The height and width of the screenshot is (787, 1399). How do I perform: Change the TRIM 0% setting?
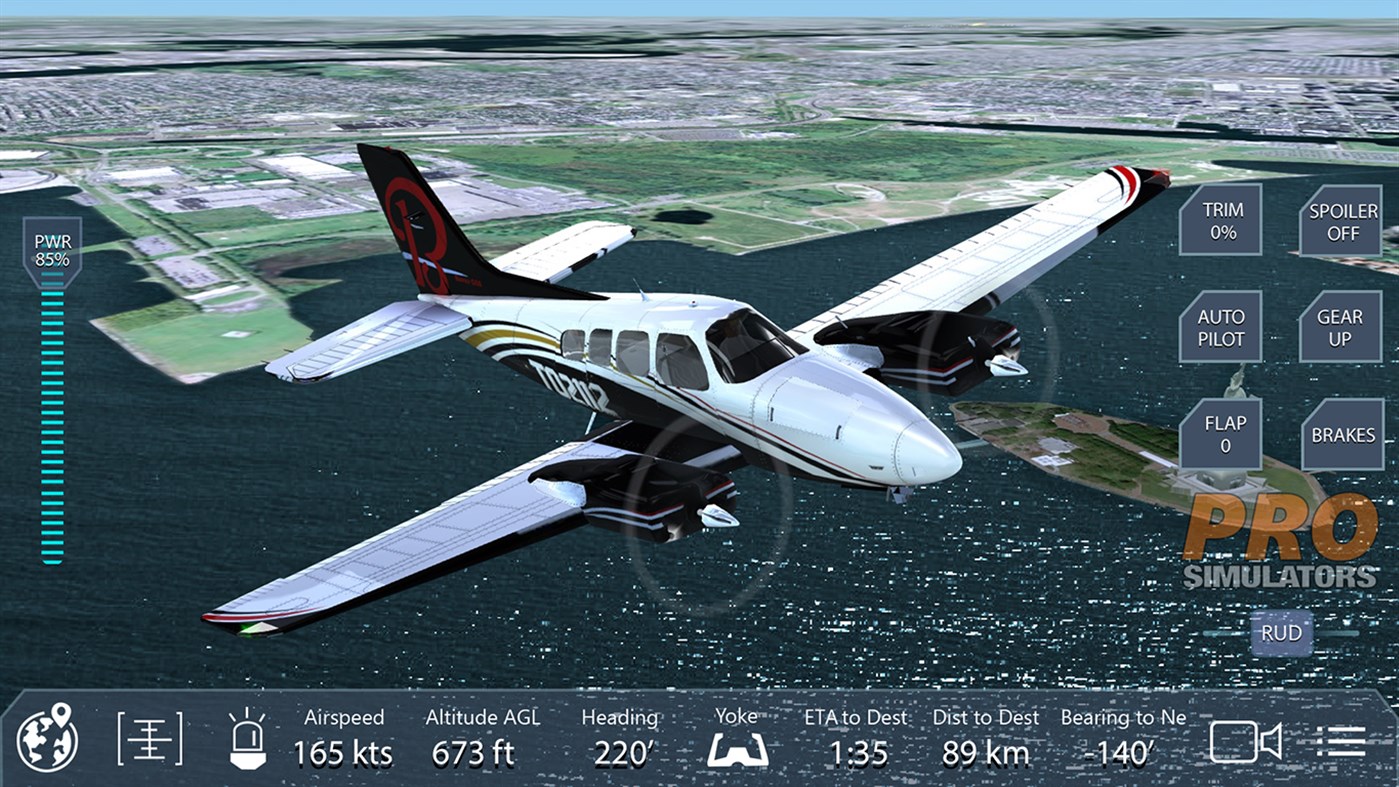click(1221, 221)
